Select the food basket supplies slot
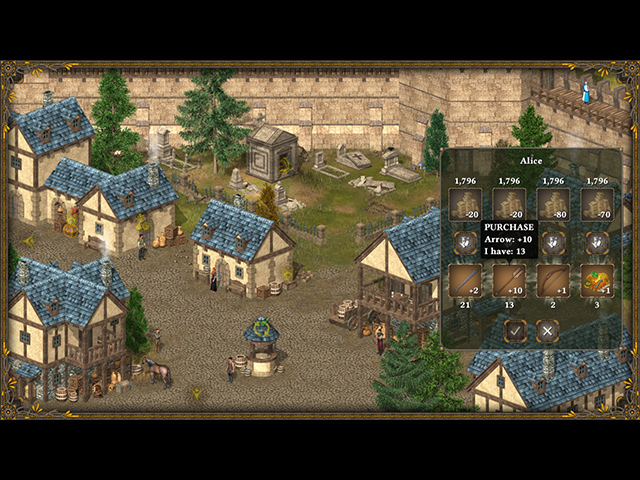Image resolution: width=640 pixels, height=480 pixels. pos(597,281)
